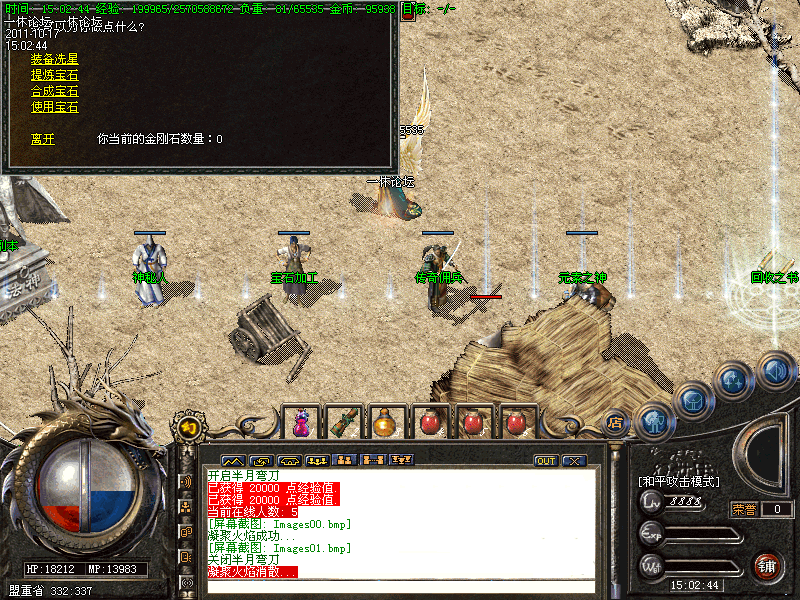The height and width of the screenshot is (600, 800).
Task: Click the 荣誉 honor label
Action: [744, 509]
